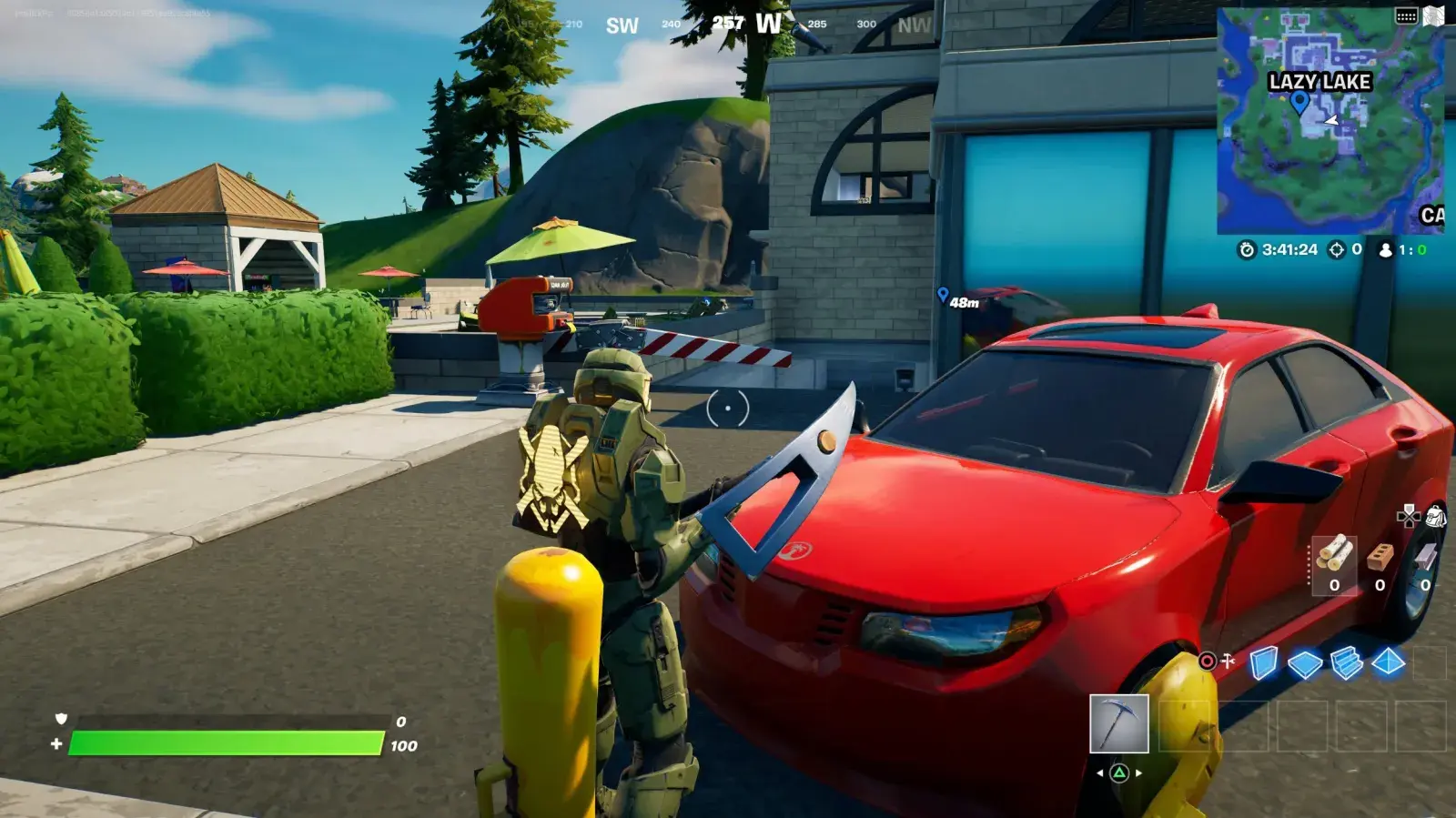This screenshot has width=1456, height=818.
Task: Open the keyboard chat icon
Action: 1406,15
